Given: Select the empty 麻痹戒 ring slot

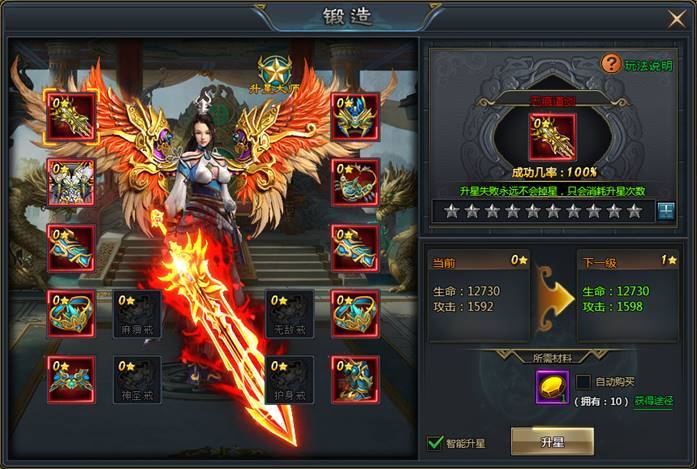Looking at the screenshot, I should [137, 313].
